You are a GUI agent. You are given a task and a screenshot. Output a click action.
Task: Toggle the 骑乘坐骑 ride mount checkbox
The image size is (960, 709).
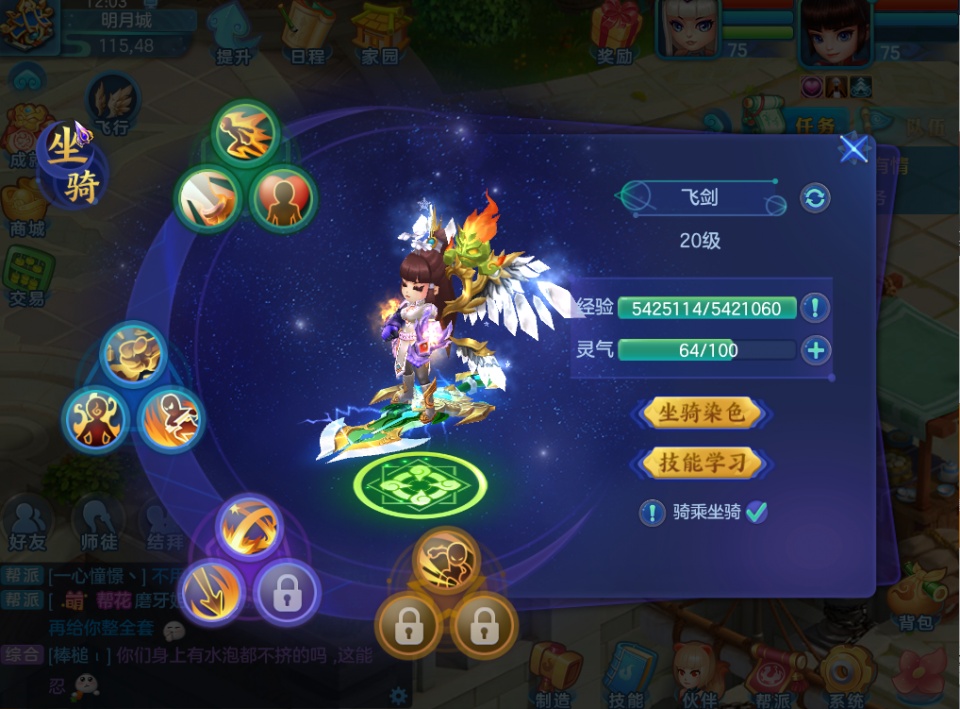point(757,512)
